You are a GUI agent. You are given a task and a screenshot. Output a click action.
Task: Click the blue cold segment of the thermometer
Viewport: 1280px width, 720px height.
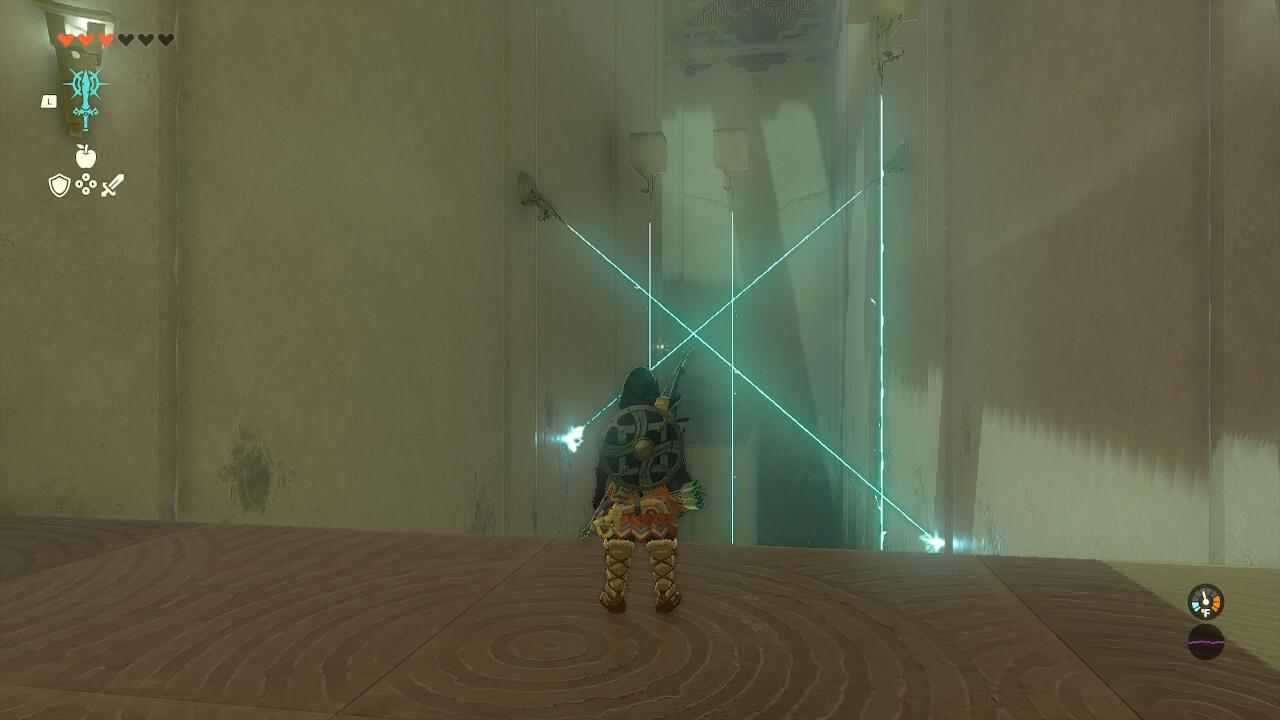pyautogui.click(x=1196, y=605)
